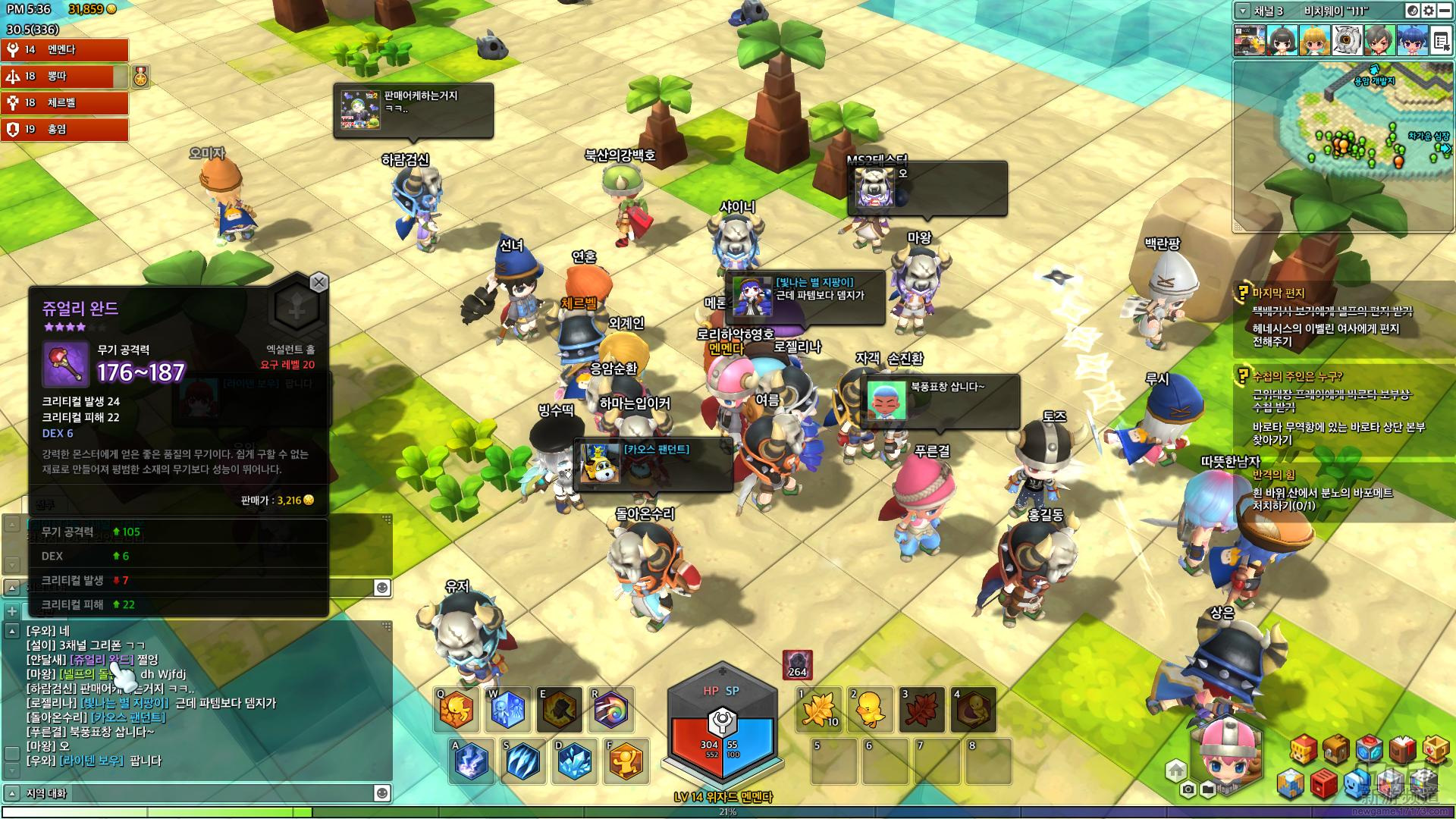Use the ice crystal skill
This screenshot has width=1456, height=819.
click(574, 760)
